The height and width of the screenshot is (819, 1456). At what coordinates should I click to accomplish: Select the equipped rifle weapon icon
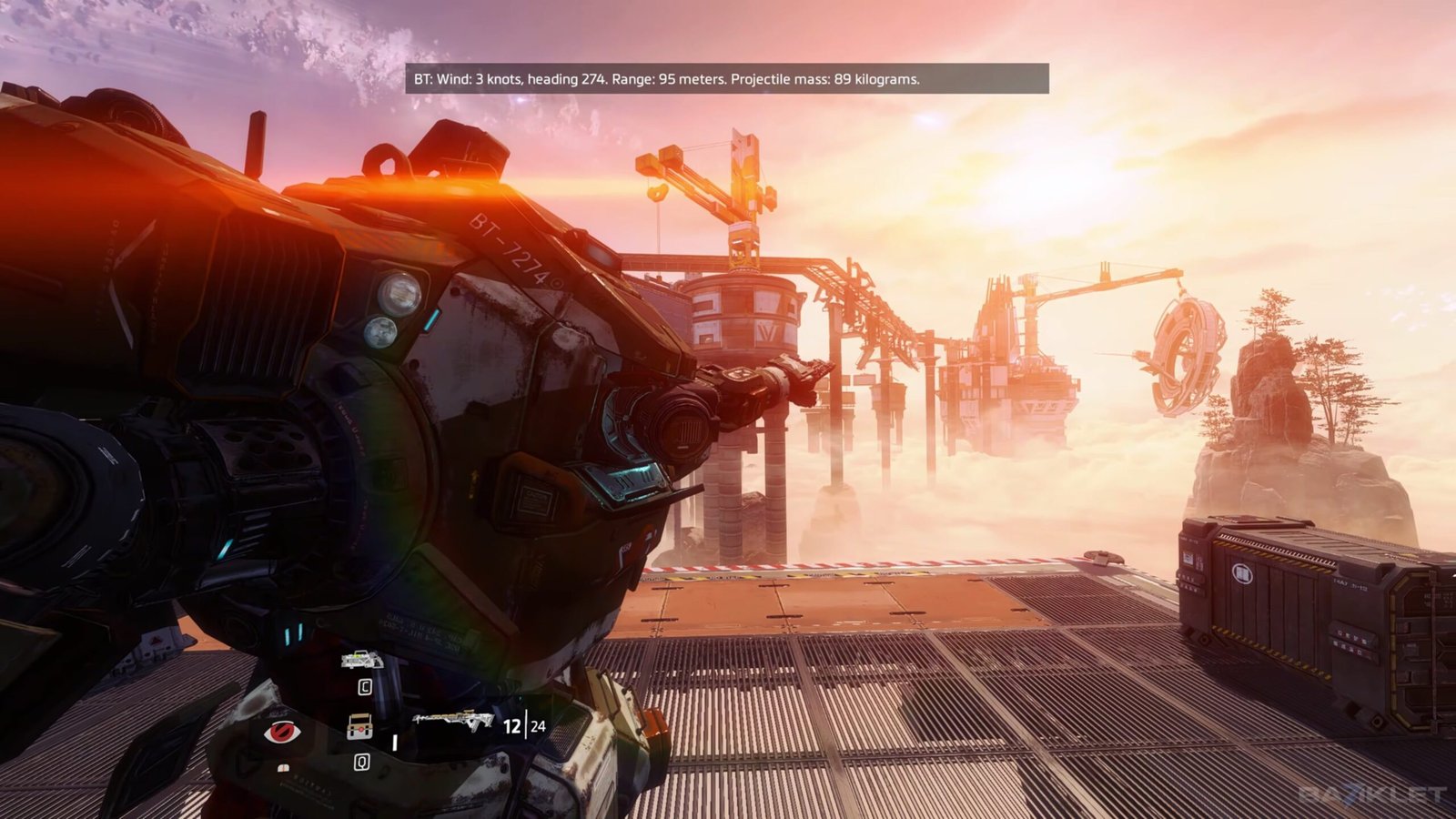tap(453, 720)
